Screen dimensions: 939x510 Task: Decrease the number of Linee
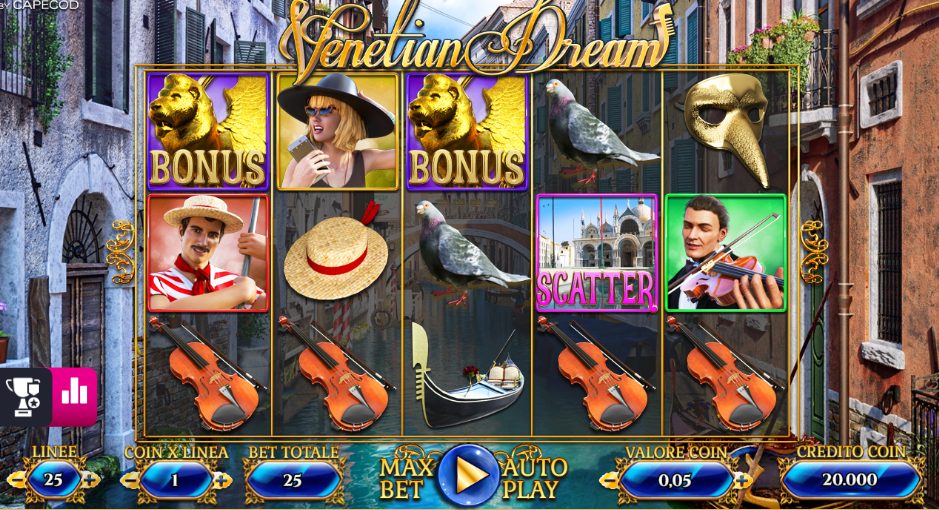[x=16, y=480]
